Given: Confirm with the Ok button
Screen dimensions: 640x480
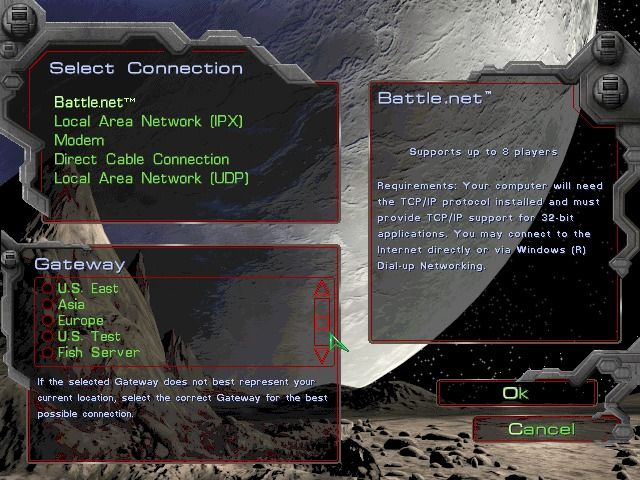Looking at the screenshot, I should coord(515,393).
